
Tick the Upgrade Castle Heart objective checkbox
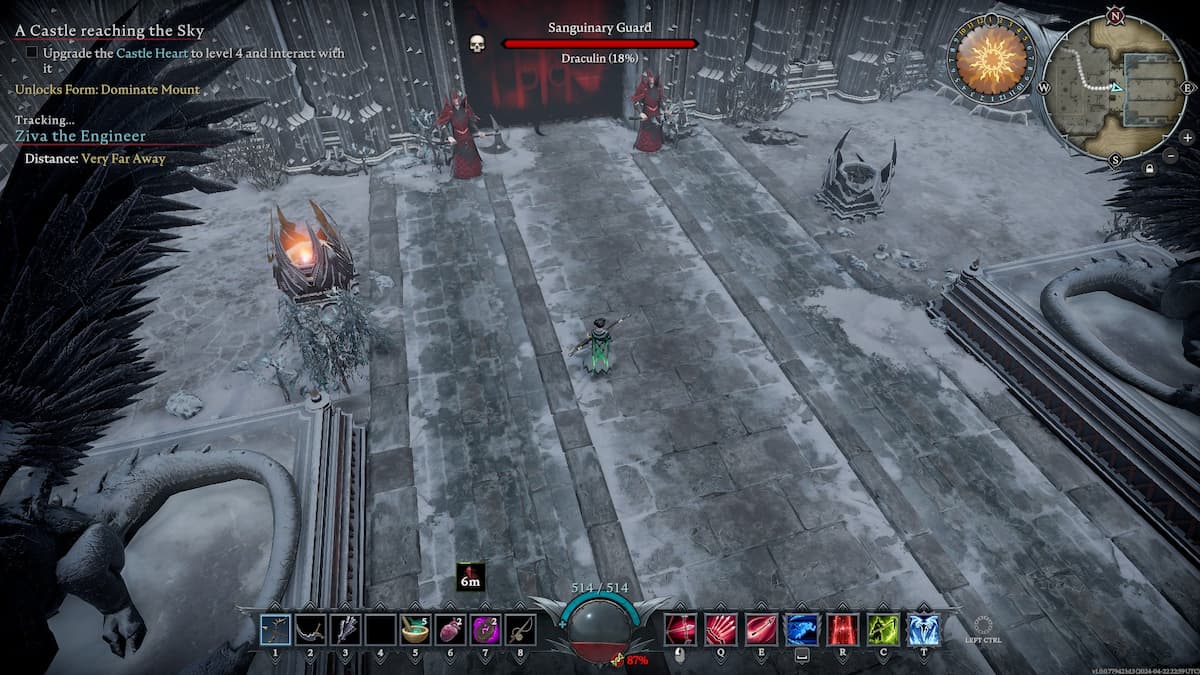click(x=33, y=53)
